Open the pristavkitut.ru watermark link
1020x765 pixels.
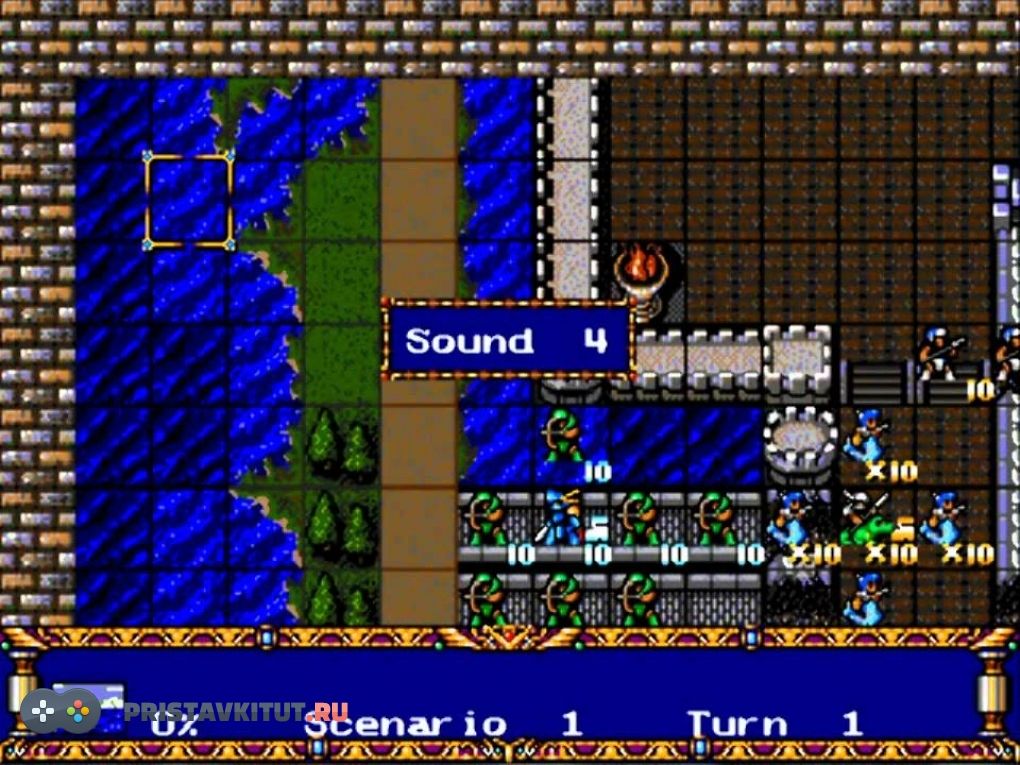pos(236,712)
